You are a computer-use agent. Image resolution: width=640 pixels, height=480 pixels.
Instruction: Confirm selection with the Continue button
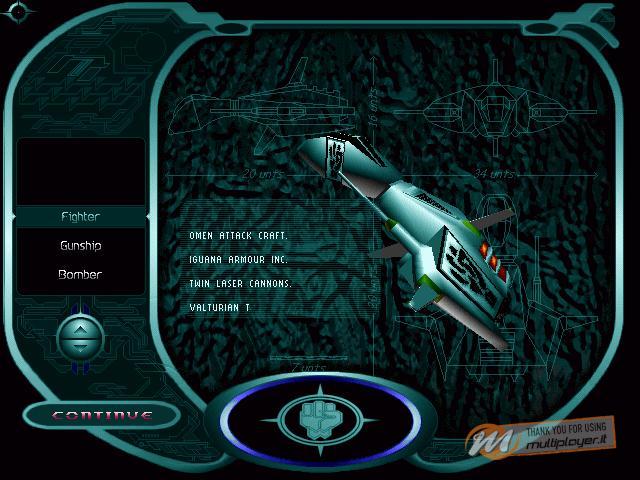(102, 415)
